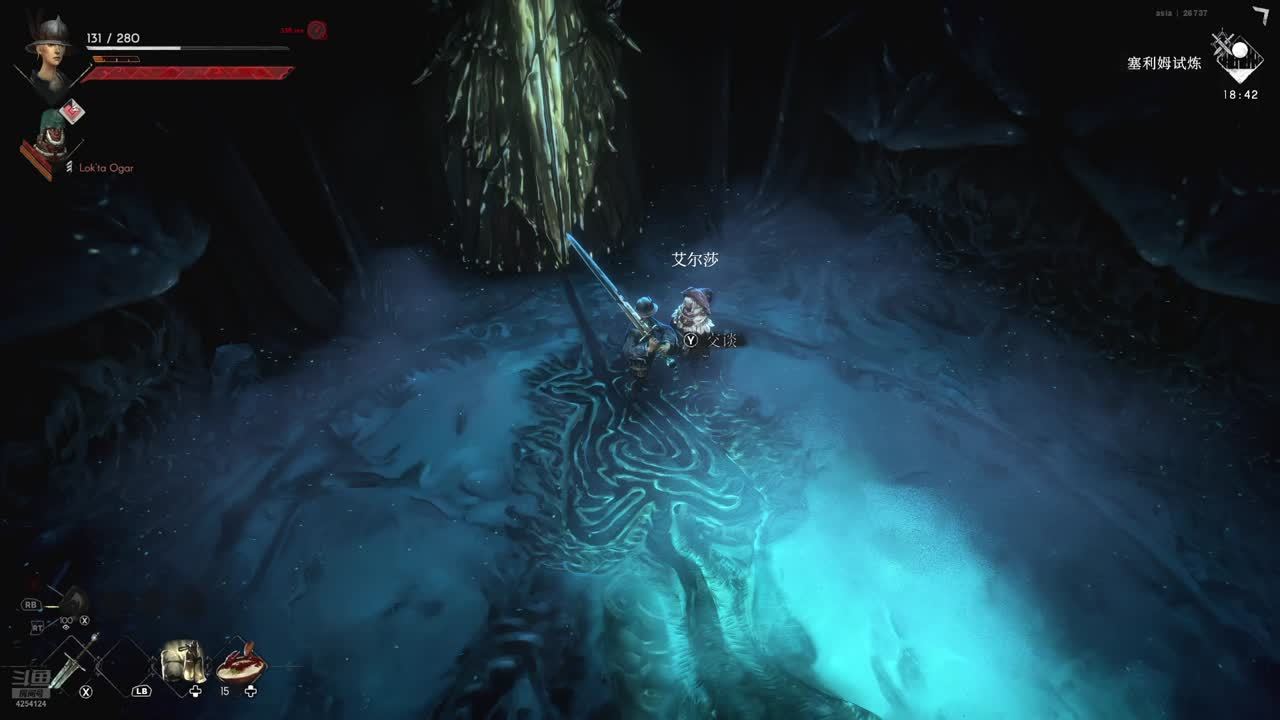Click the red diamond status badge
The height and width of the screenshot is (720, 1280).
[x=70, y=111]
